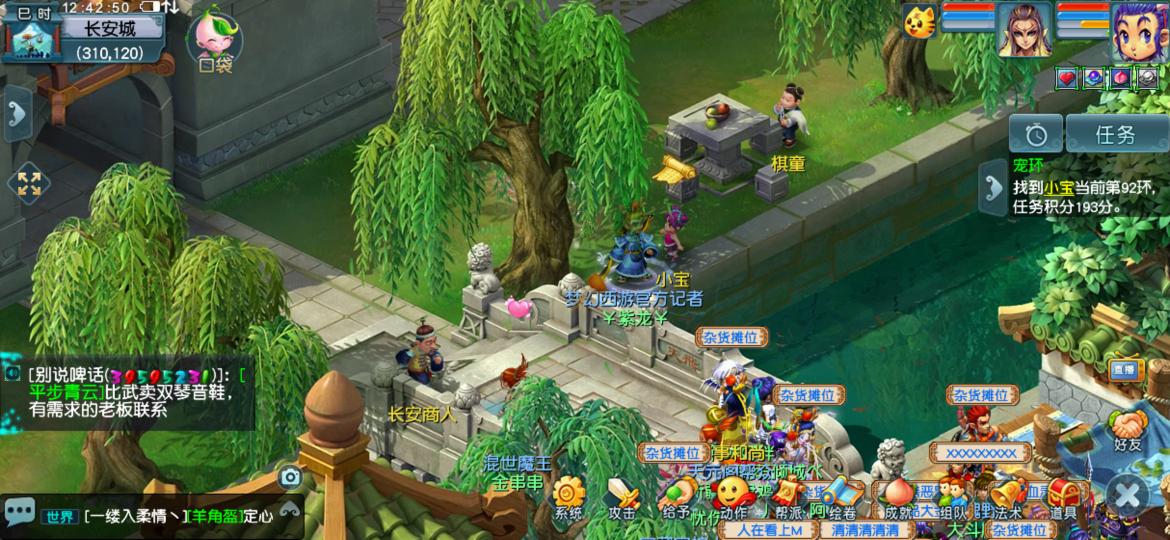This screenshot has width=1170, height=540.
Task: Open the 组队 (Team) panel
Action: [x=951, y=495]
